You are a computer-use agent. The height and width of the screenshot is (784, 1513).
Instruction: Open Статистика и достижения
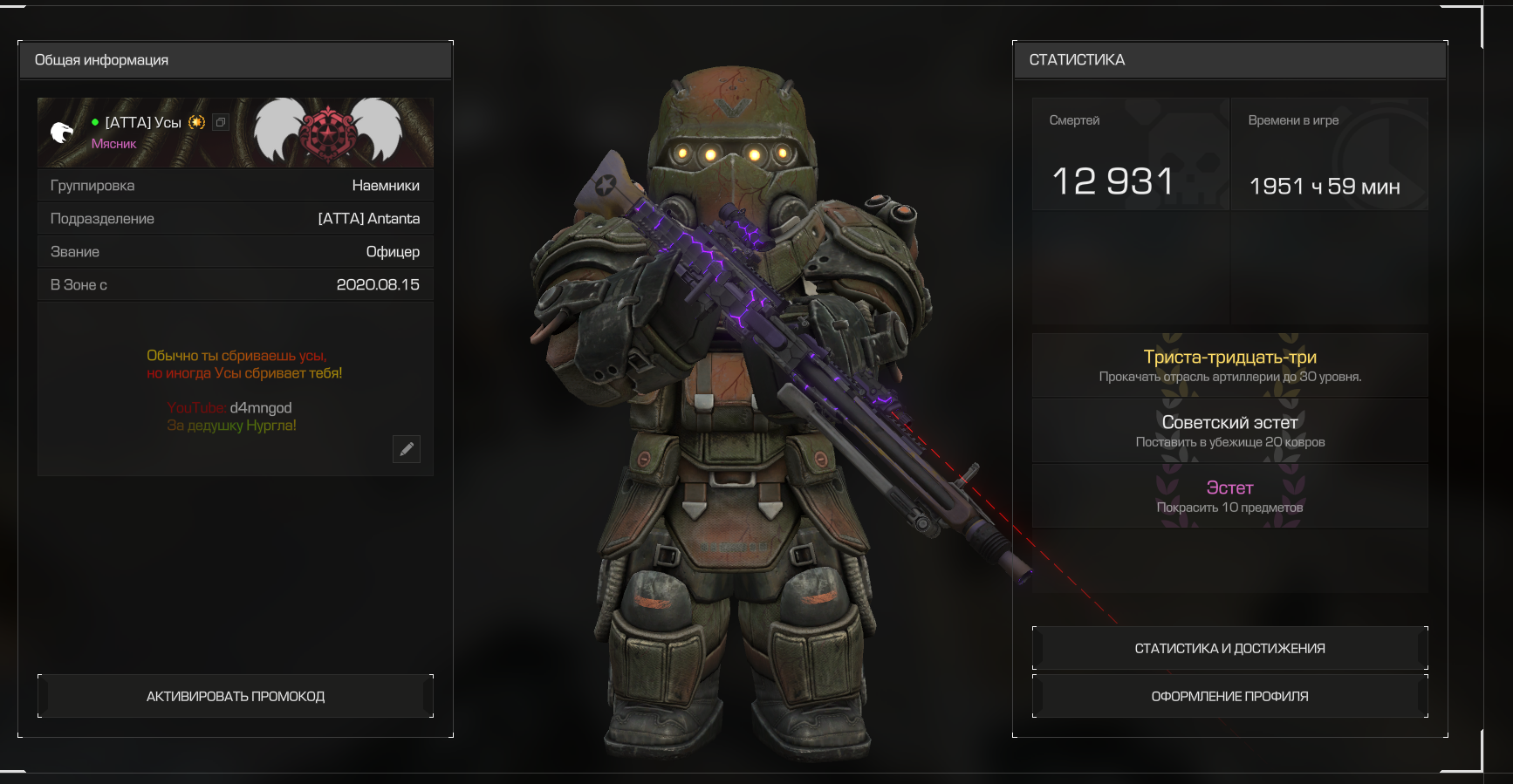(x=1229, y=648)
